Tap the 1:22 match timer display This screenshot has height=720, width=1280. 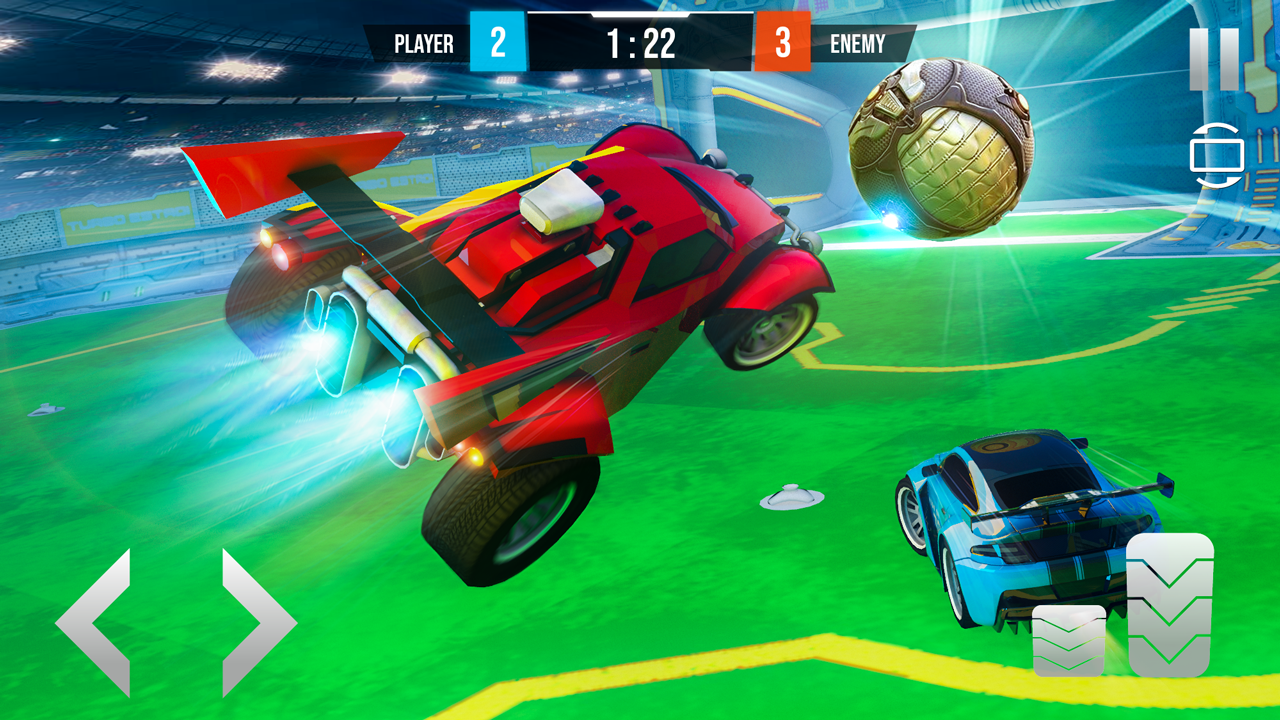click(x=643, y=43)
